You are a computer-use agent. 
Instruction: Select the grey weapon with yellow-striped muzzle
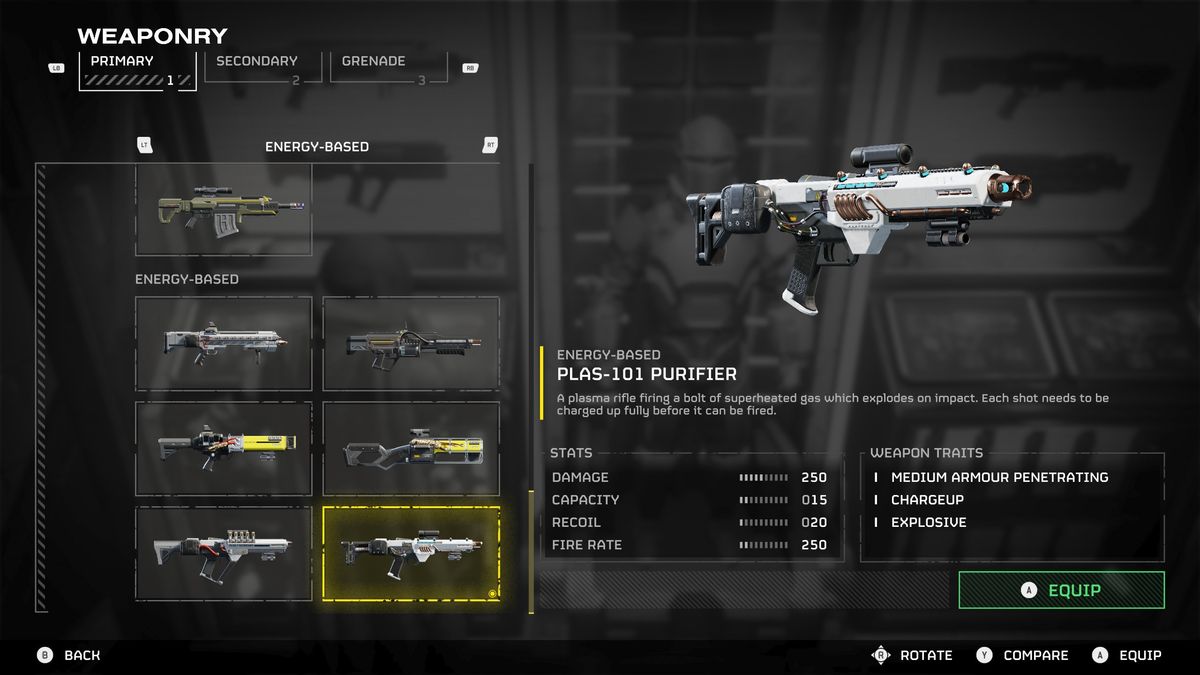[411, 448]
